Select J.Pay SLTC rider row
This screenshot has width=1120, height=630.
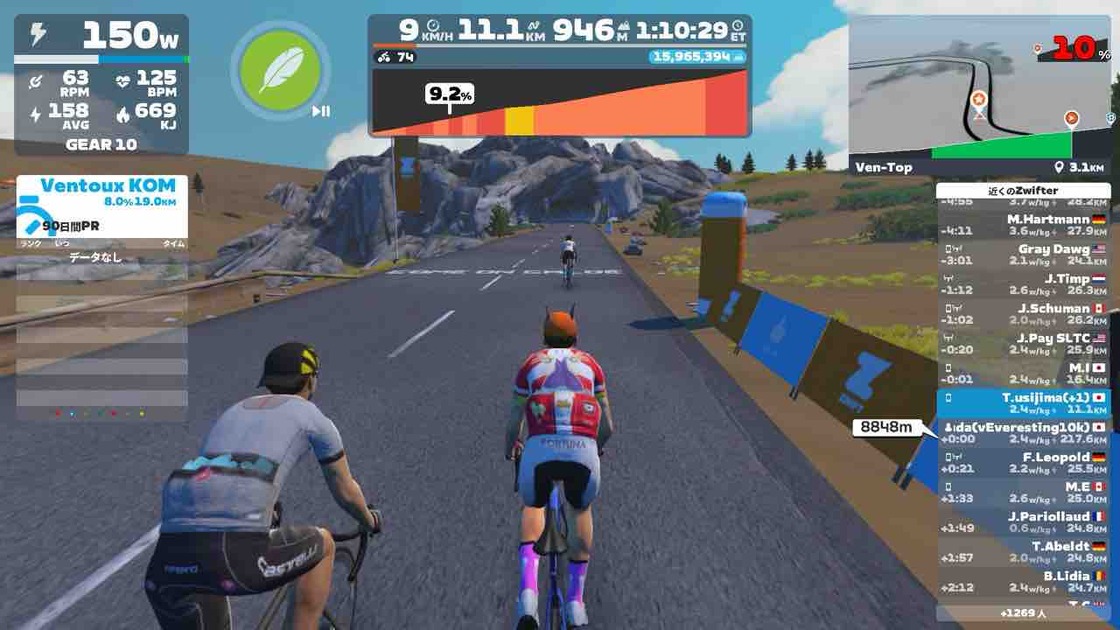coord(1024,343)
